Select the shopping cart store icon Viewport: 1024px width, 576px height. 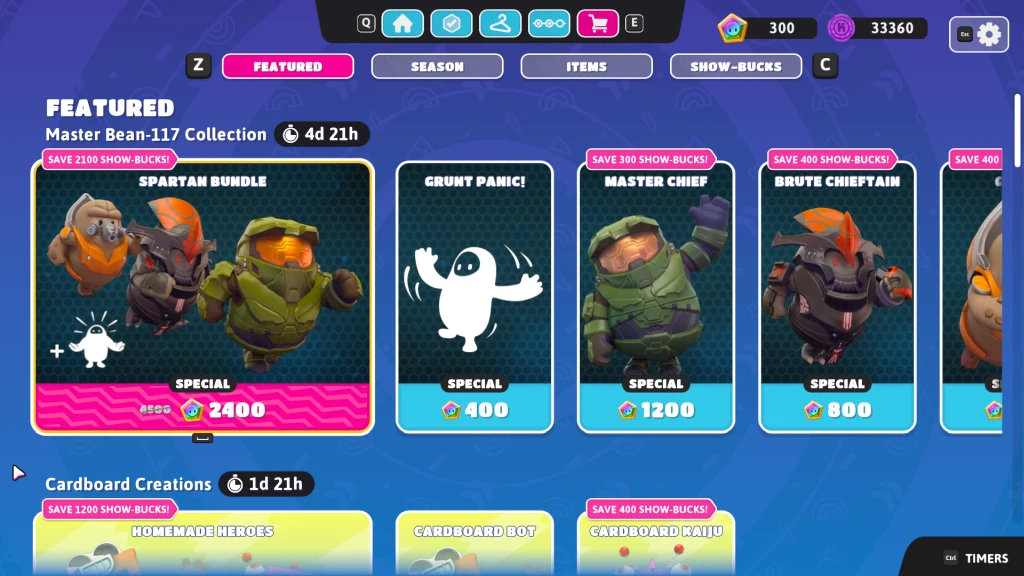(598, 23)
